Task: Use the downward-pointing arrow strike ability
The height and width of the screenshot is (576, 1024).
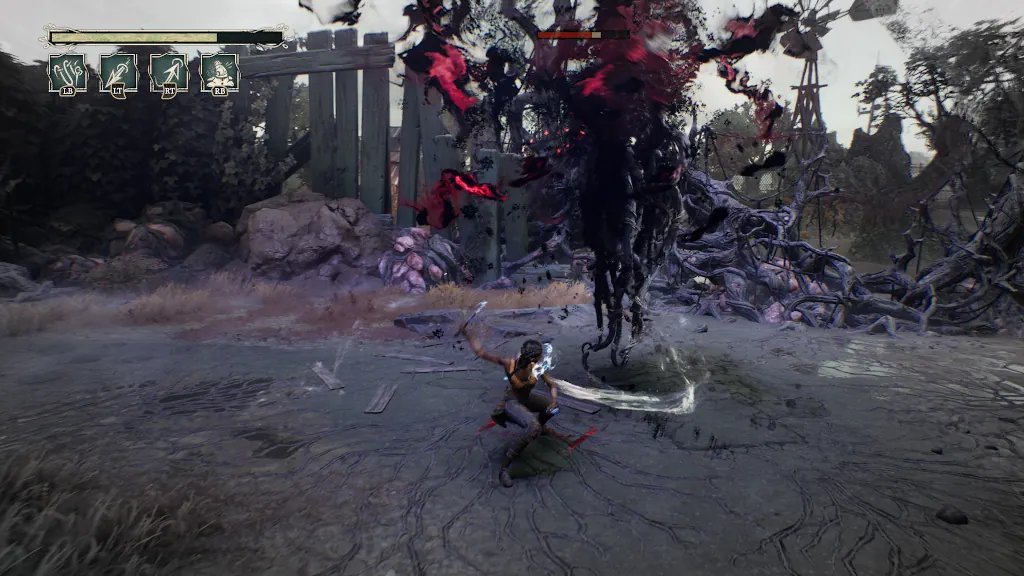Action: [118, 72]
